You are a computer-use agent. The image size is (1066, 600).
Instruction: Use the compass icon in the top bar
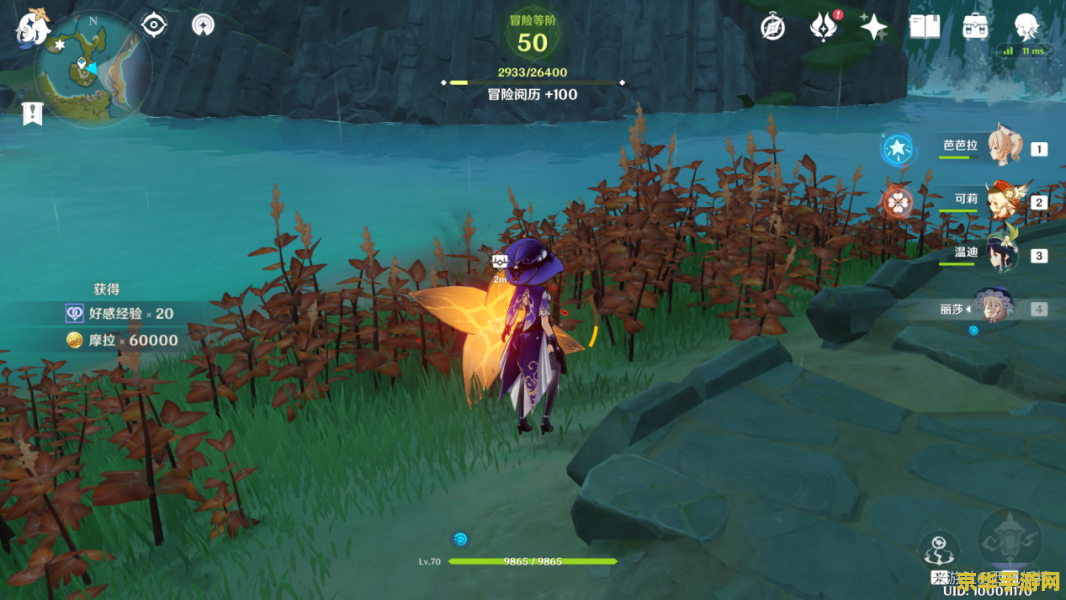[x=772, y=27]
